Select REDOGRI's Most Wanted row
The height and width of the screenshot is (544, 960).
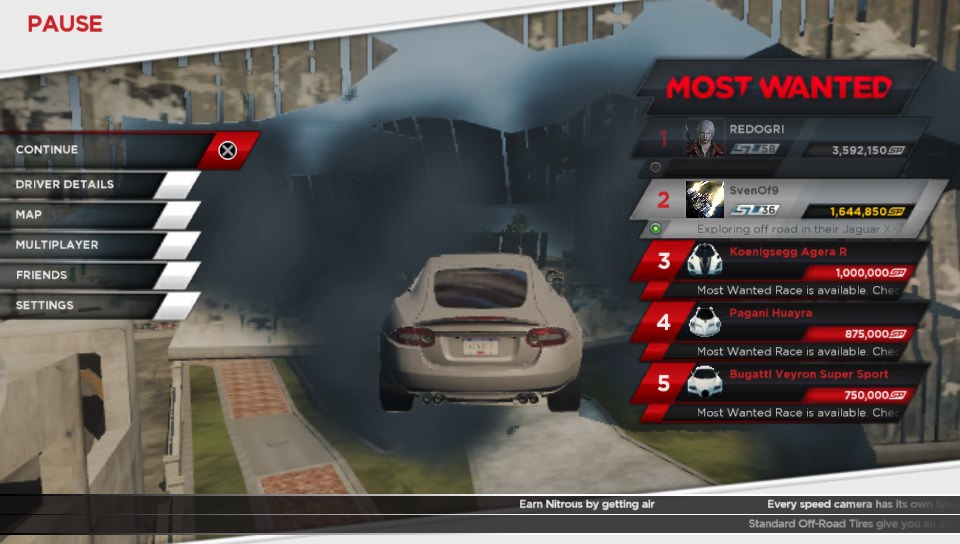[790, 140]
